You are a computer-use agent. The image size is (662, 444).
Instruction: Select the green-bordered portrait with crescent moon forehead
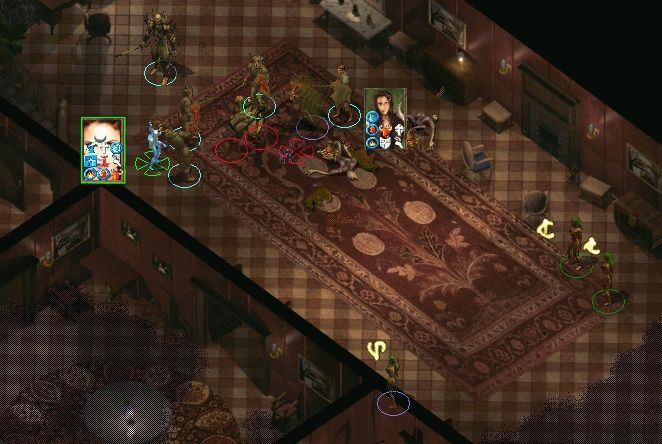tap(103, 149)
